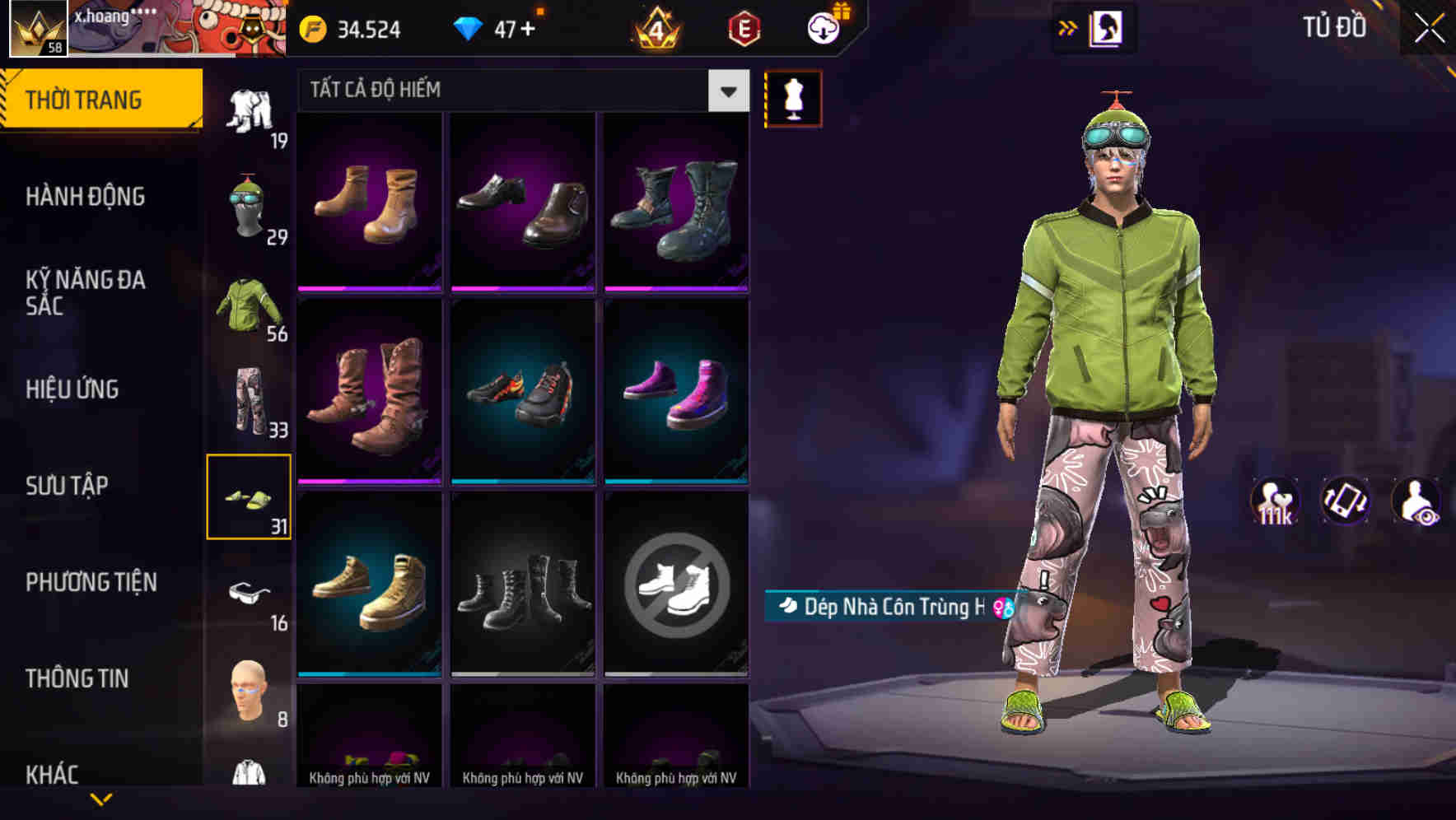Click the mannequin outfit preview icon
The image size is (1456, 820).
[x=793, y=98]
